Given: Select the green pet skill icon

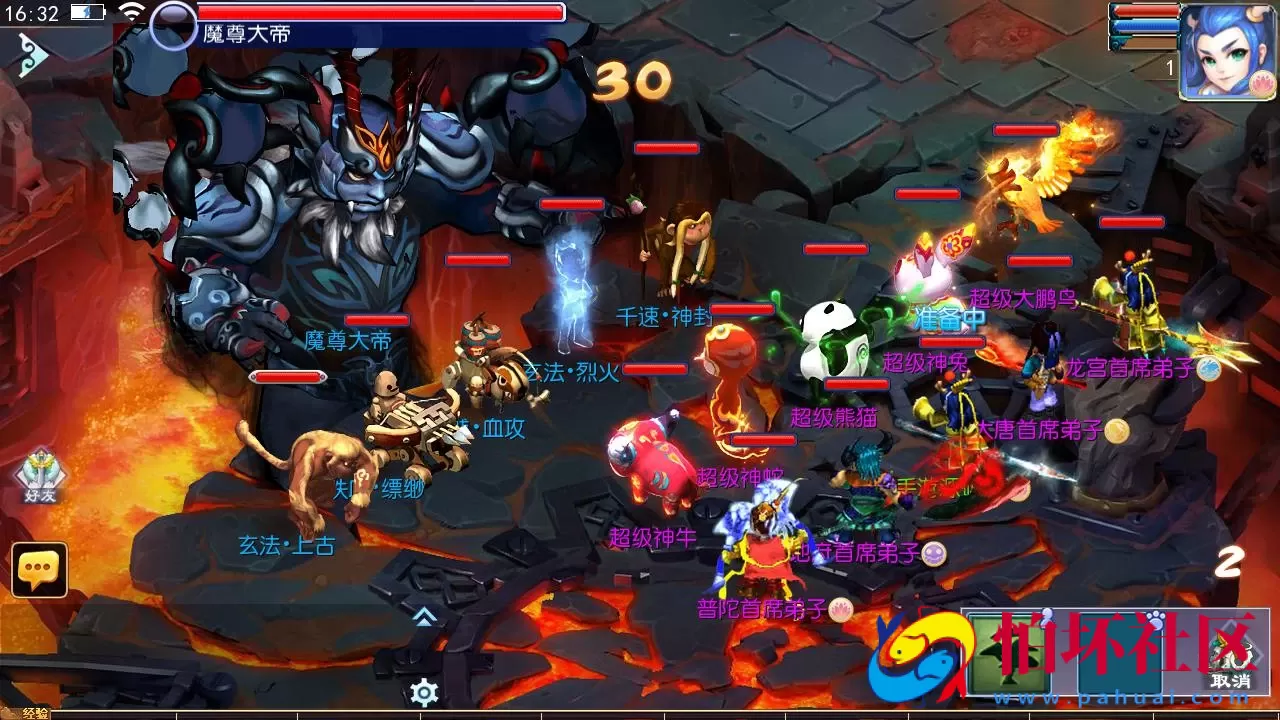Looking at the screenshot, I should click(x=1010, y=650).
